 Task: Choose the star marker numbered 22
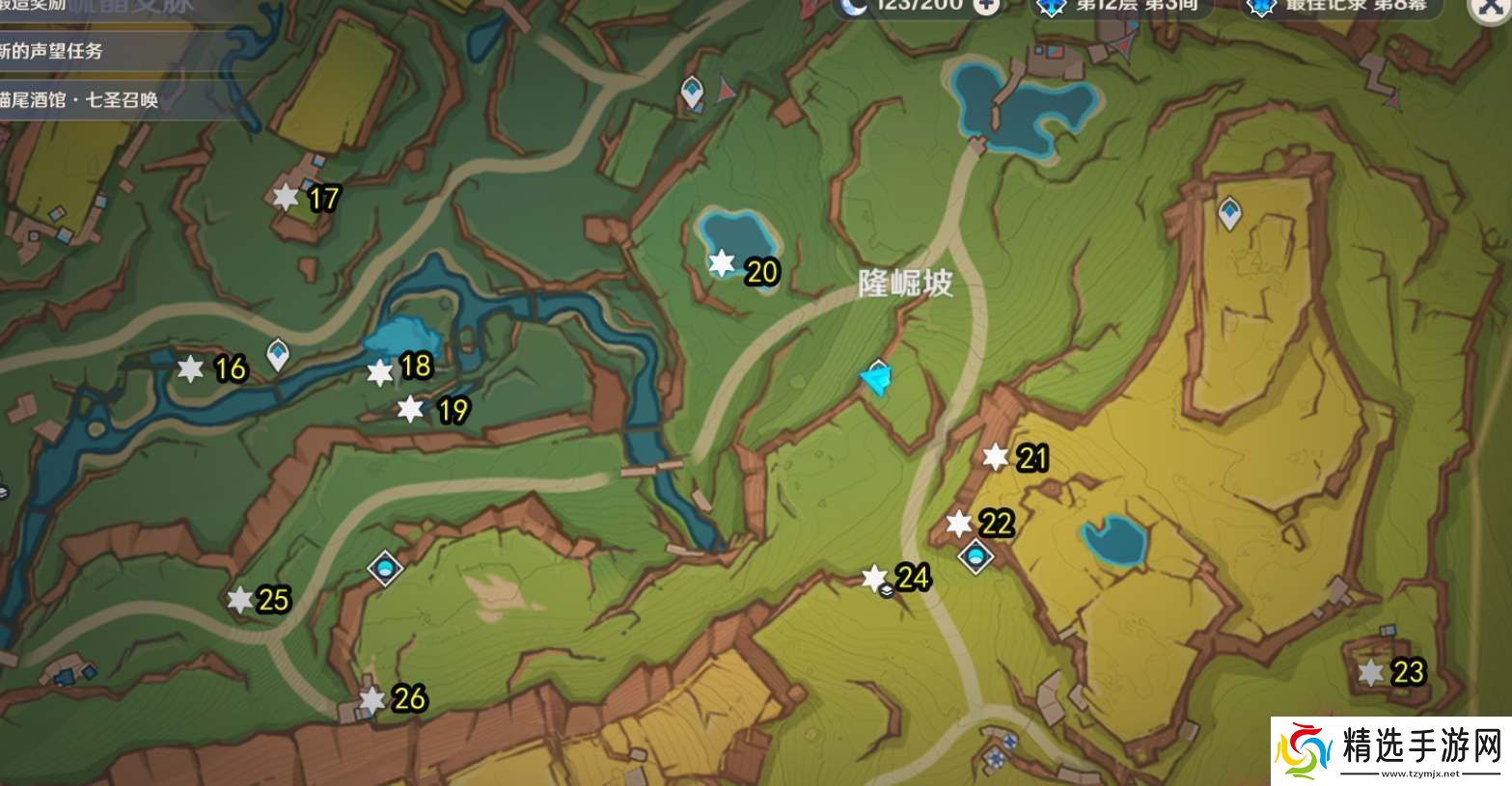coord(958,524)
